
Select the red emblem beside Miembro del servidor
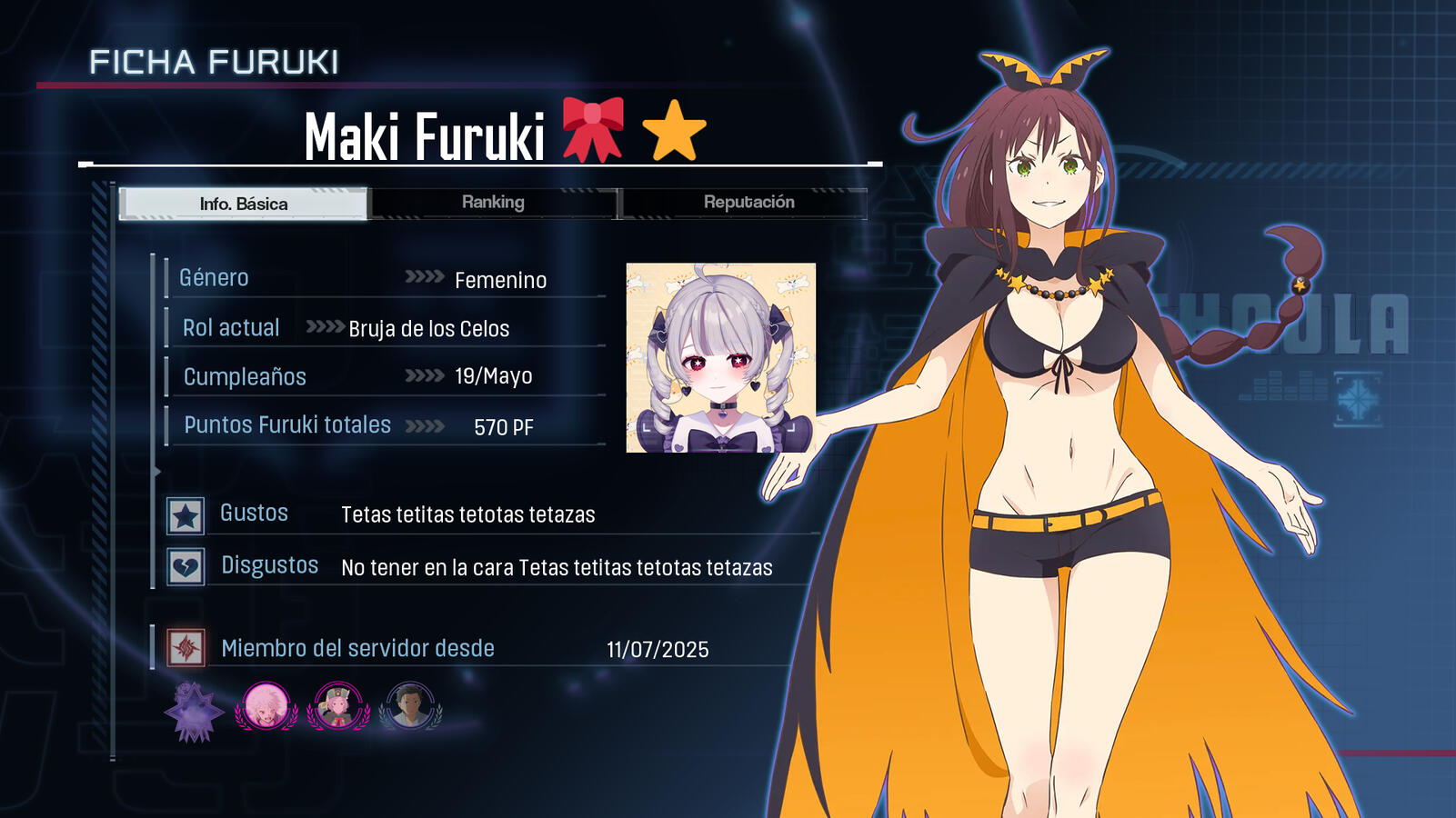(x=186, y=648)
